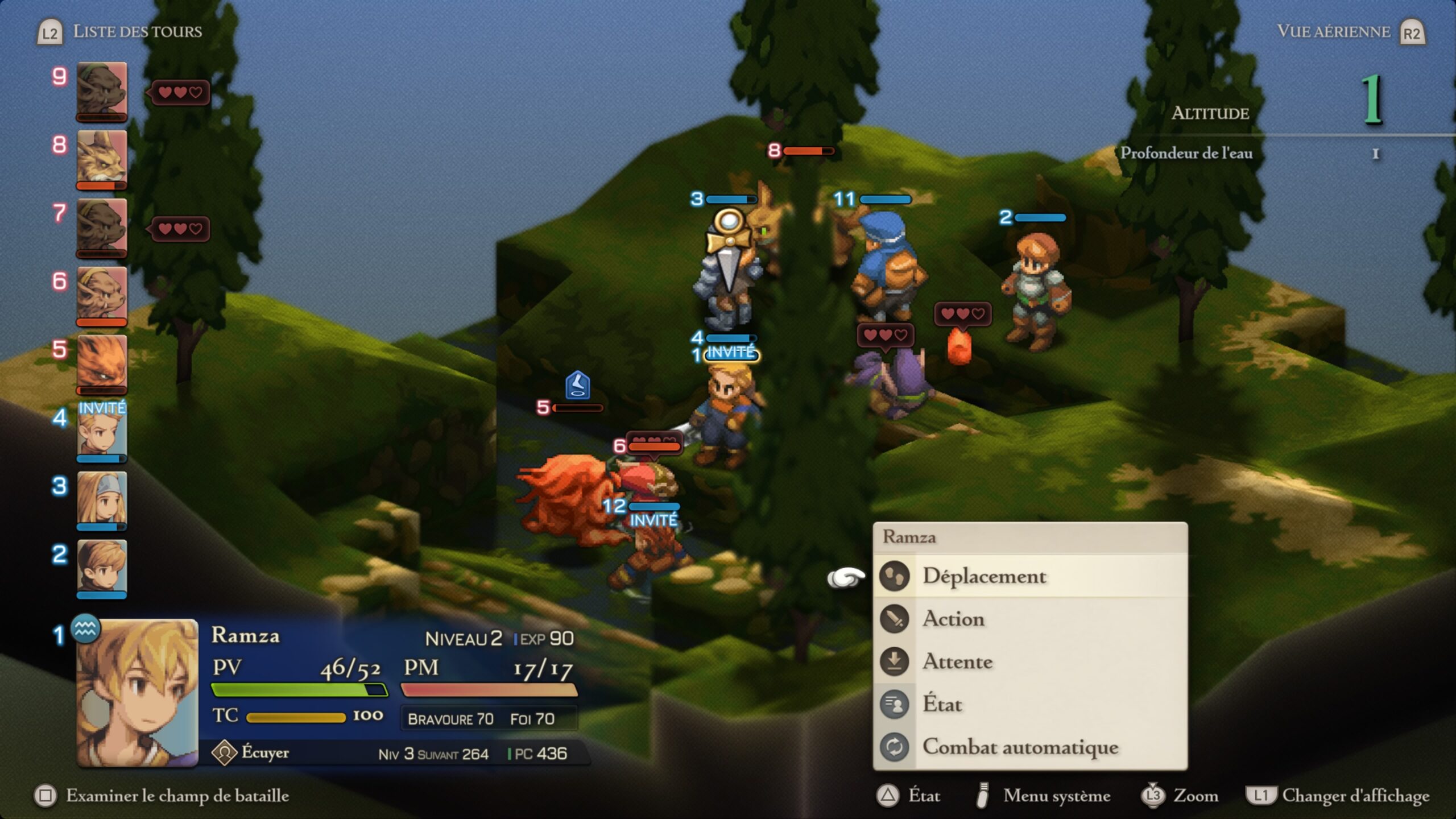Select turn 9 portrait in the turn list
This screenshot has height=819, width=1456.
(x=102, y=91)
